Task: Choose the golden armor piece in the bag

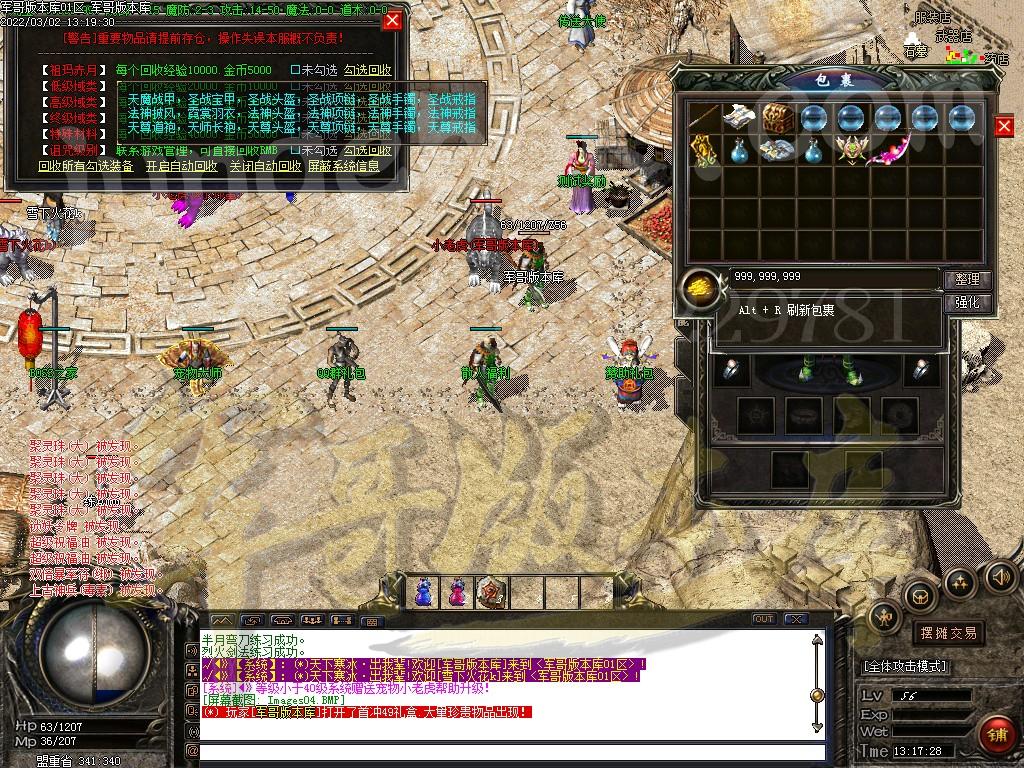Action: coord(704,152)
